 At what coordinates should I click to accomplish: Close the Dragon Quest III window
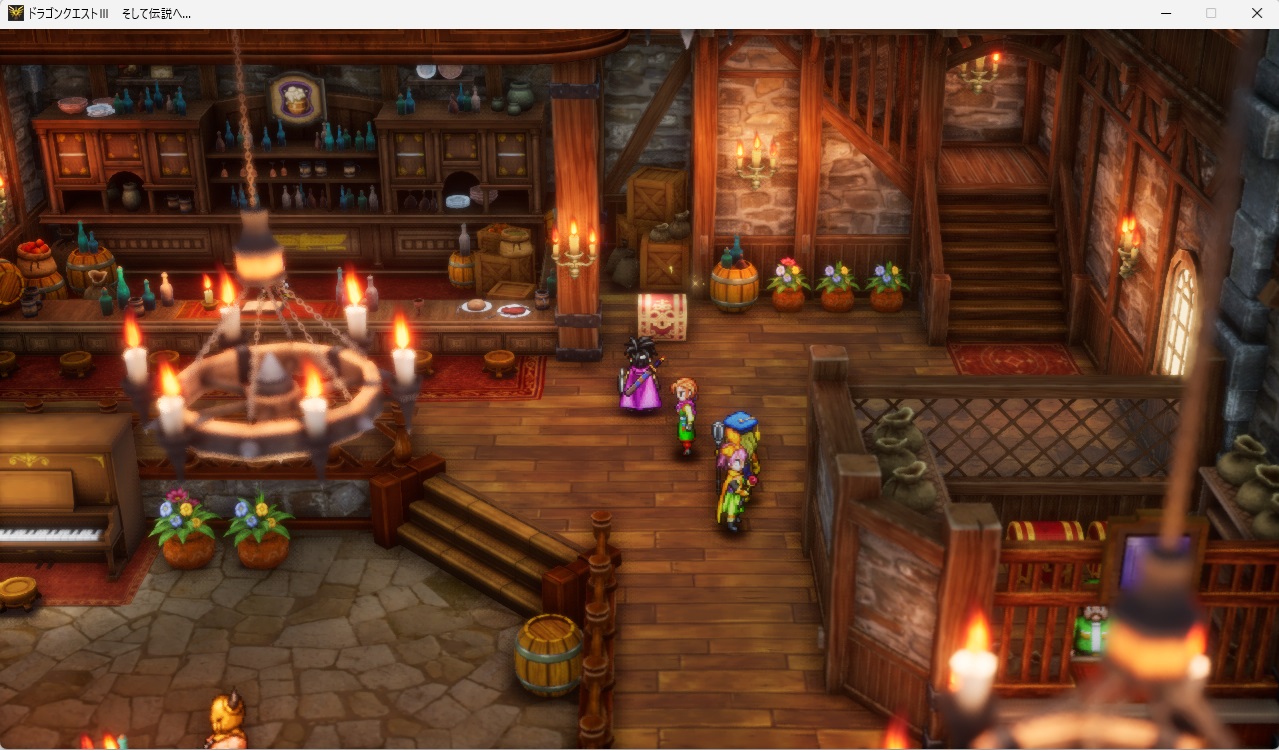pos(1256,13)
